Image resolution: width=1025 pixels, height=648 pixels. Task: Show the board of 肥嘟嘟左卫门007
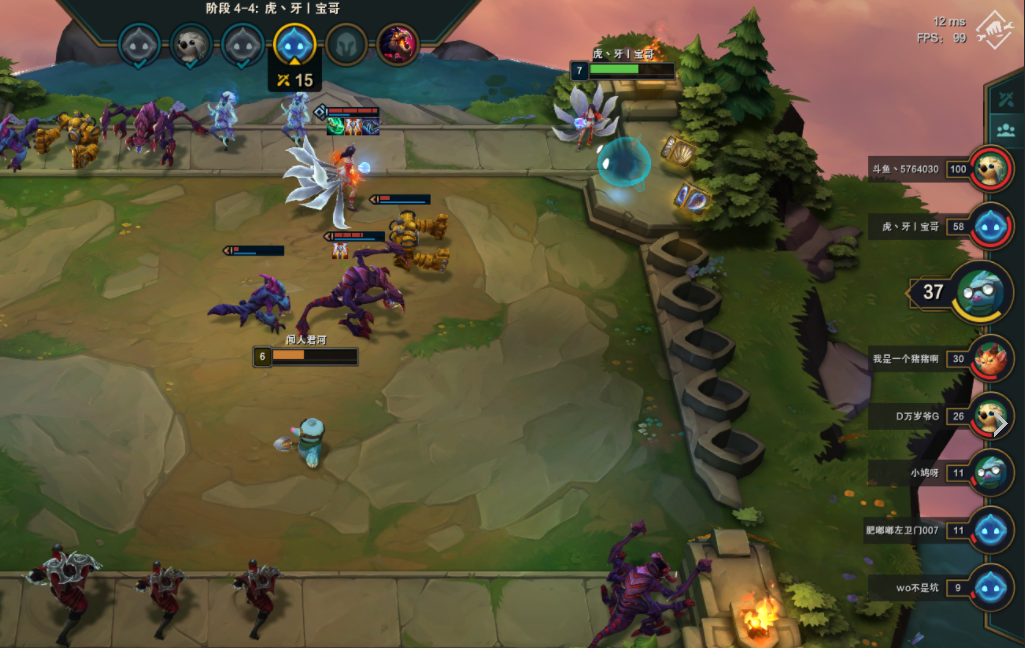coord(991,530)
